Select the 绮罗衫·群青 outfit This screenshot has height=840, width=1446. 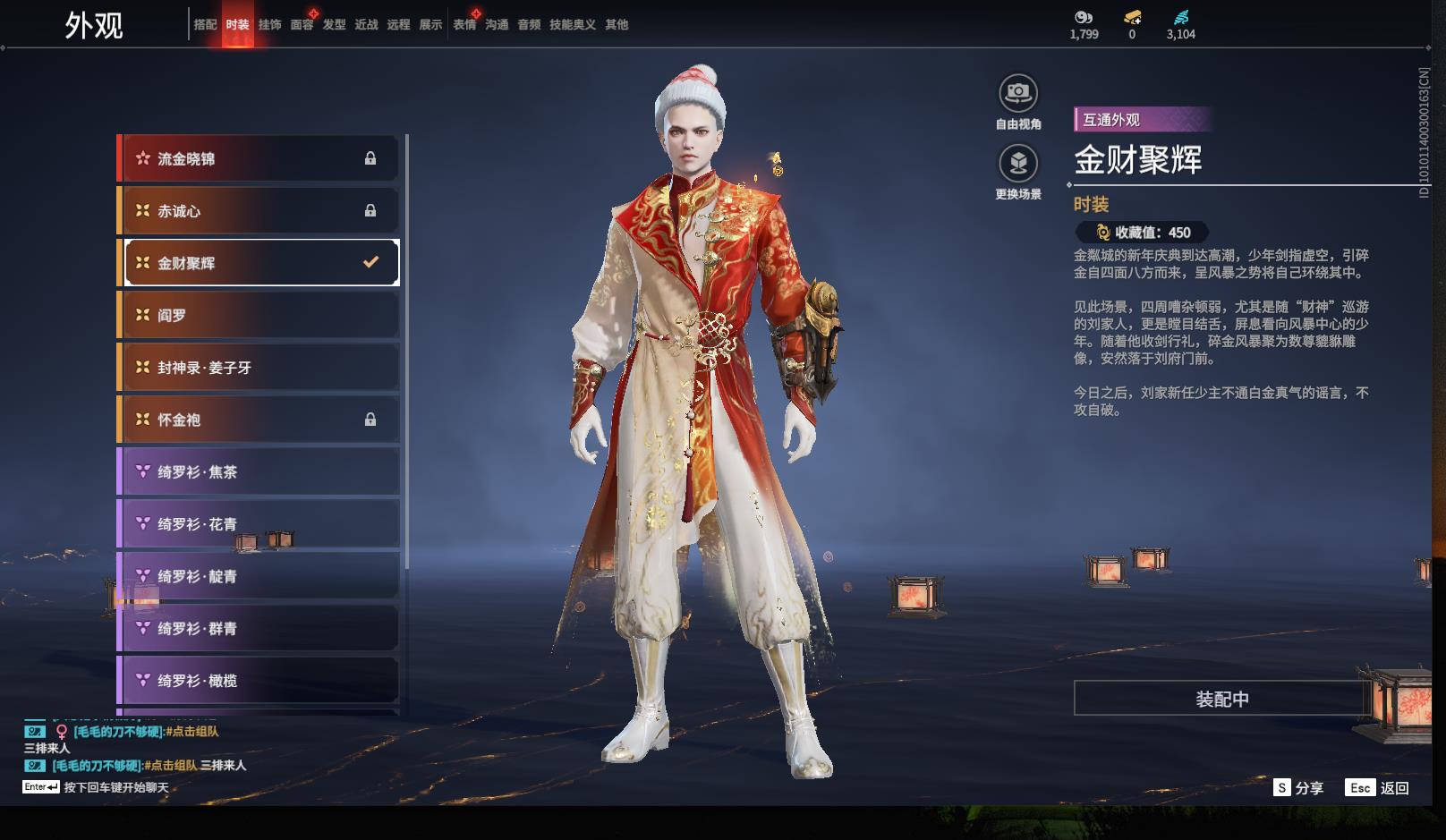point(259,629)
